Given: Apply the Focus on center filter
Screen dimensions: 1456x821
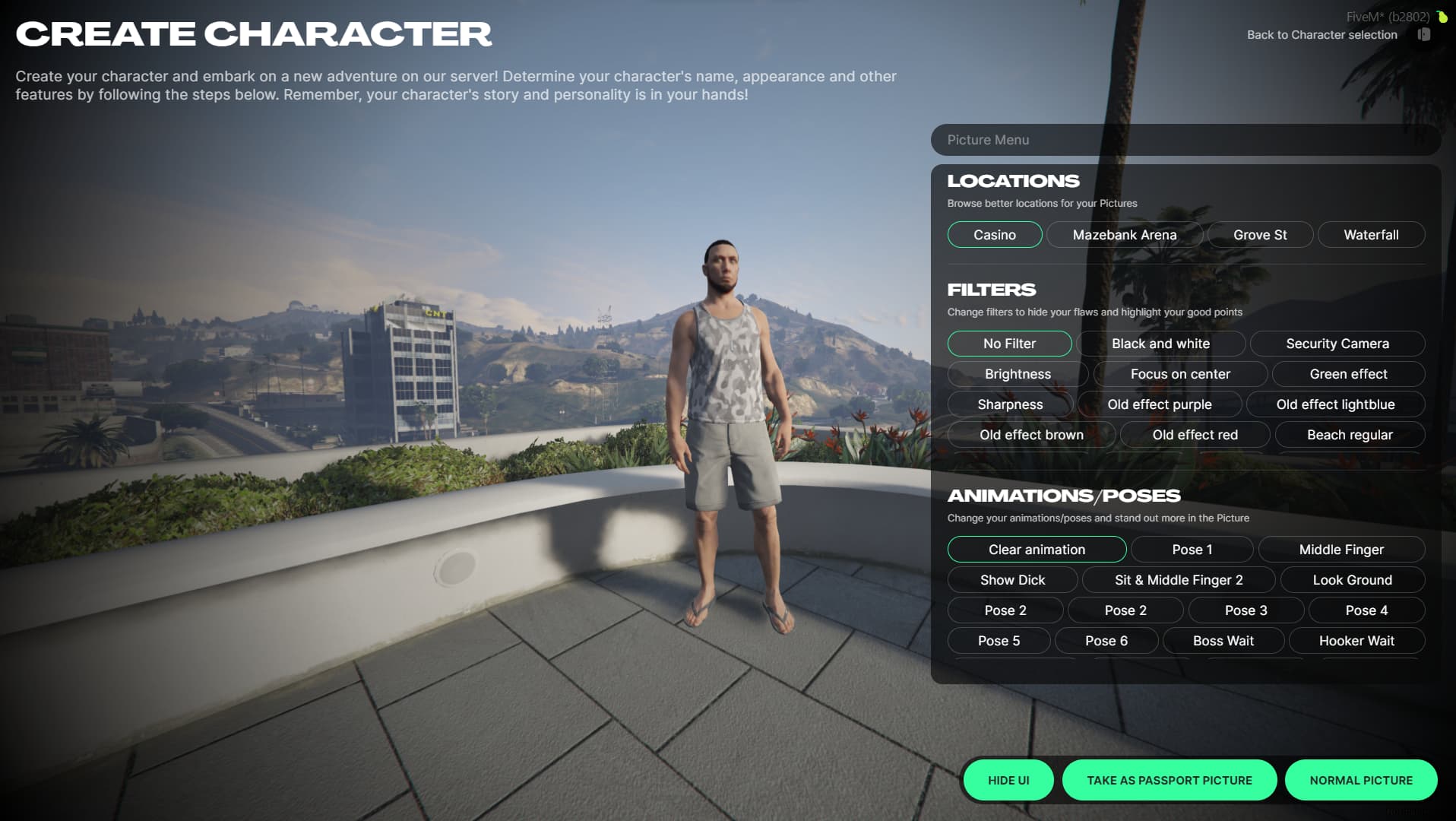Looking at the screenshot, I should (x=1179, y=374).
